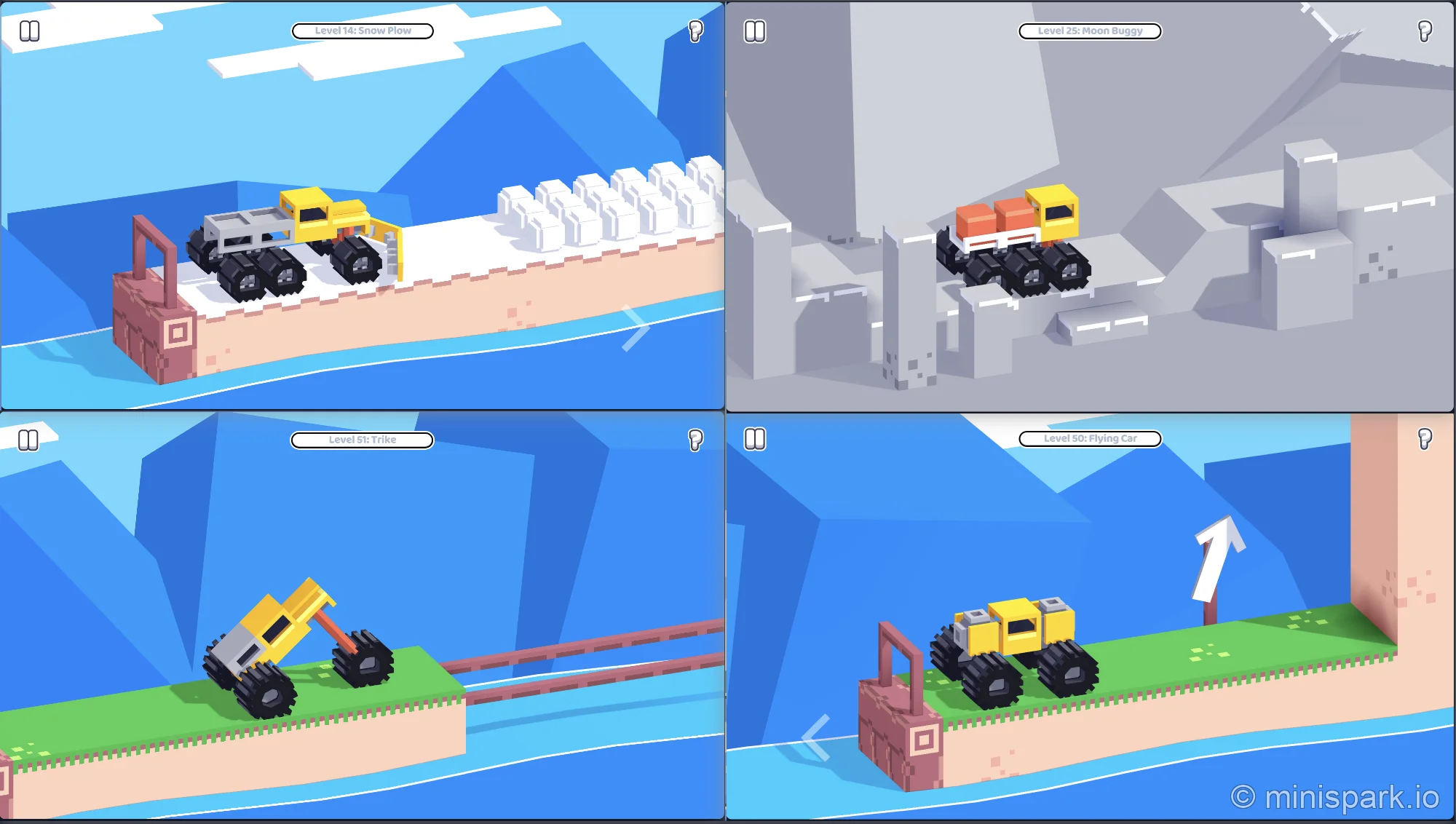Pause the Moon Buggy level
Screen dimensions: 1456x824
pyautogui.click(x=756, y=31)
